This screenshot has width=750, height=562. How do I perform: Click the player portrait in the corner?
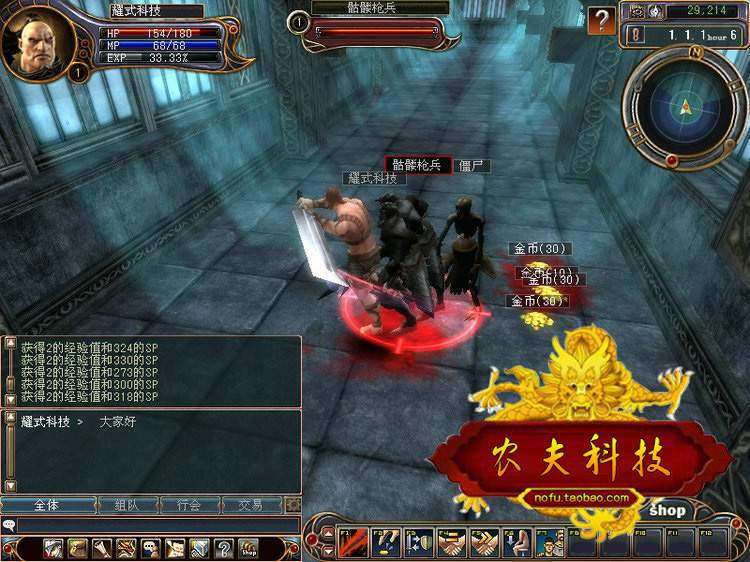tap(38, 42)
